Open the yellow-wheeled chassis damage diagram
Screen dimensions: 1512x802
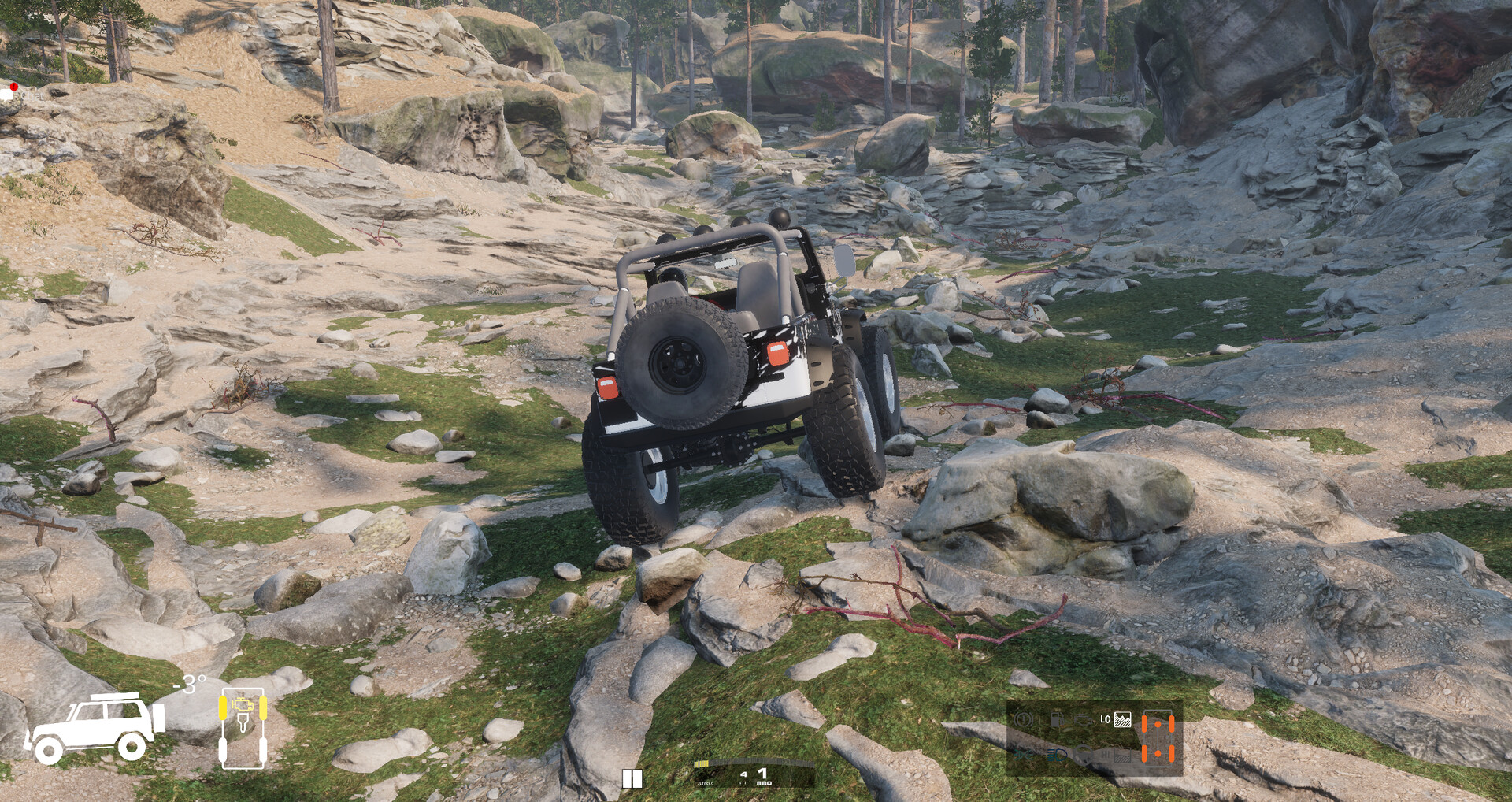[243, 727]
